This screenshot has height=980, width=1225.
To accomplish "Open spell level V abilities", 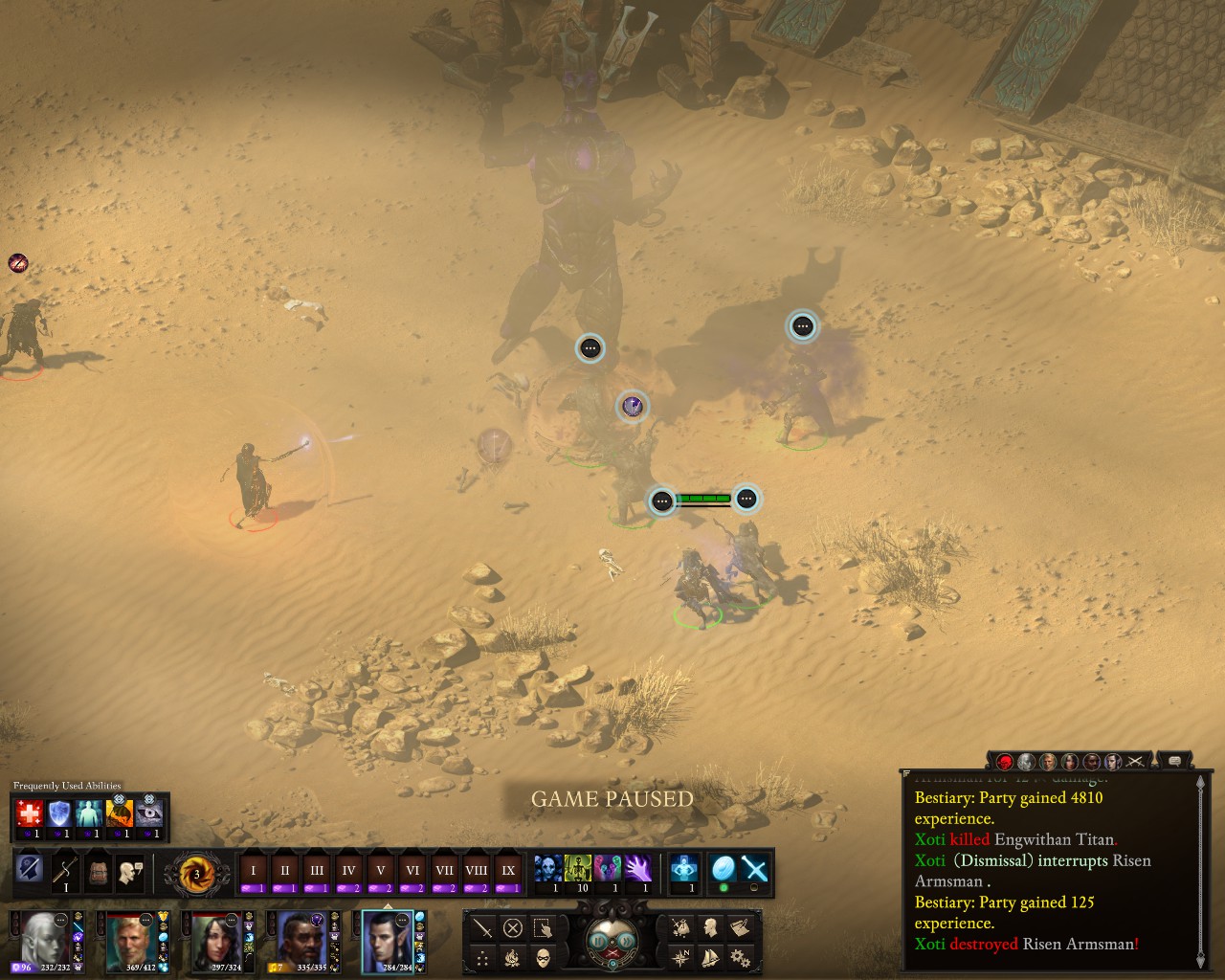I will (381, 872).
